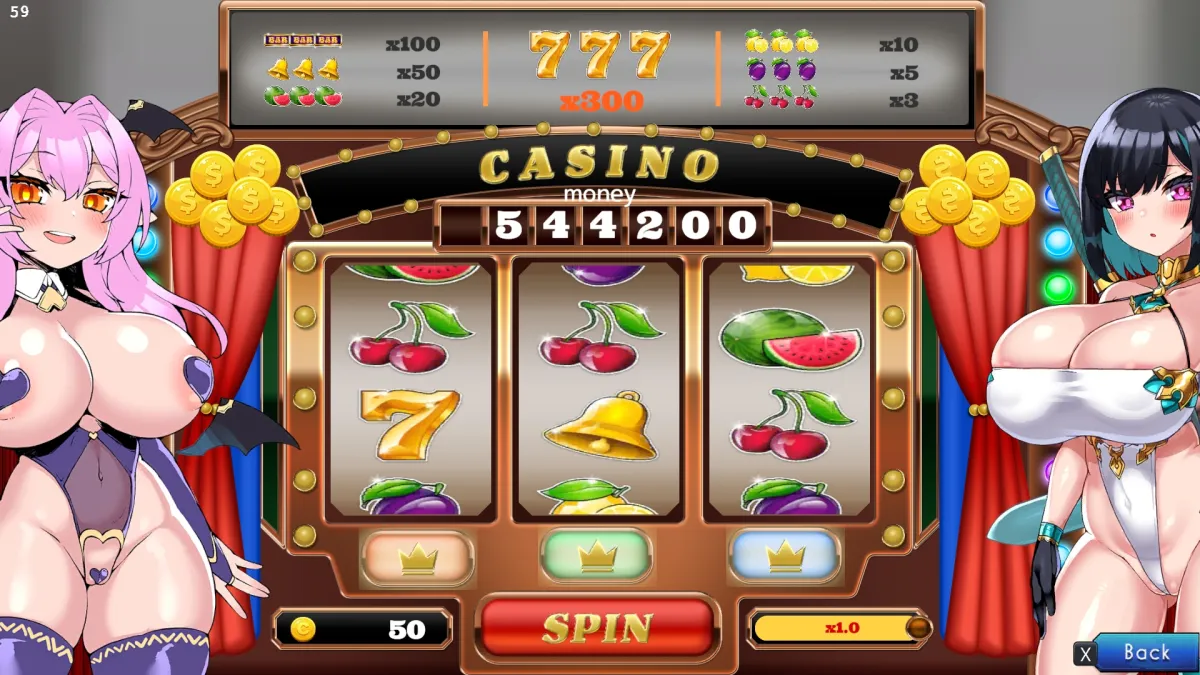Viewport: 1200px width, 675px height.
Task: Click the 50 coin bet field
Action: click(362, 629)
